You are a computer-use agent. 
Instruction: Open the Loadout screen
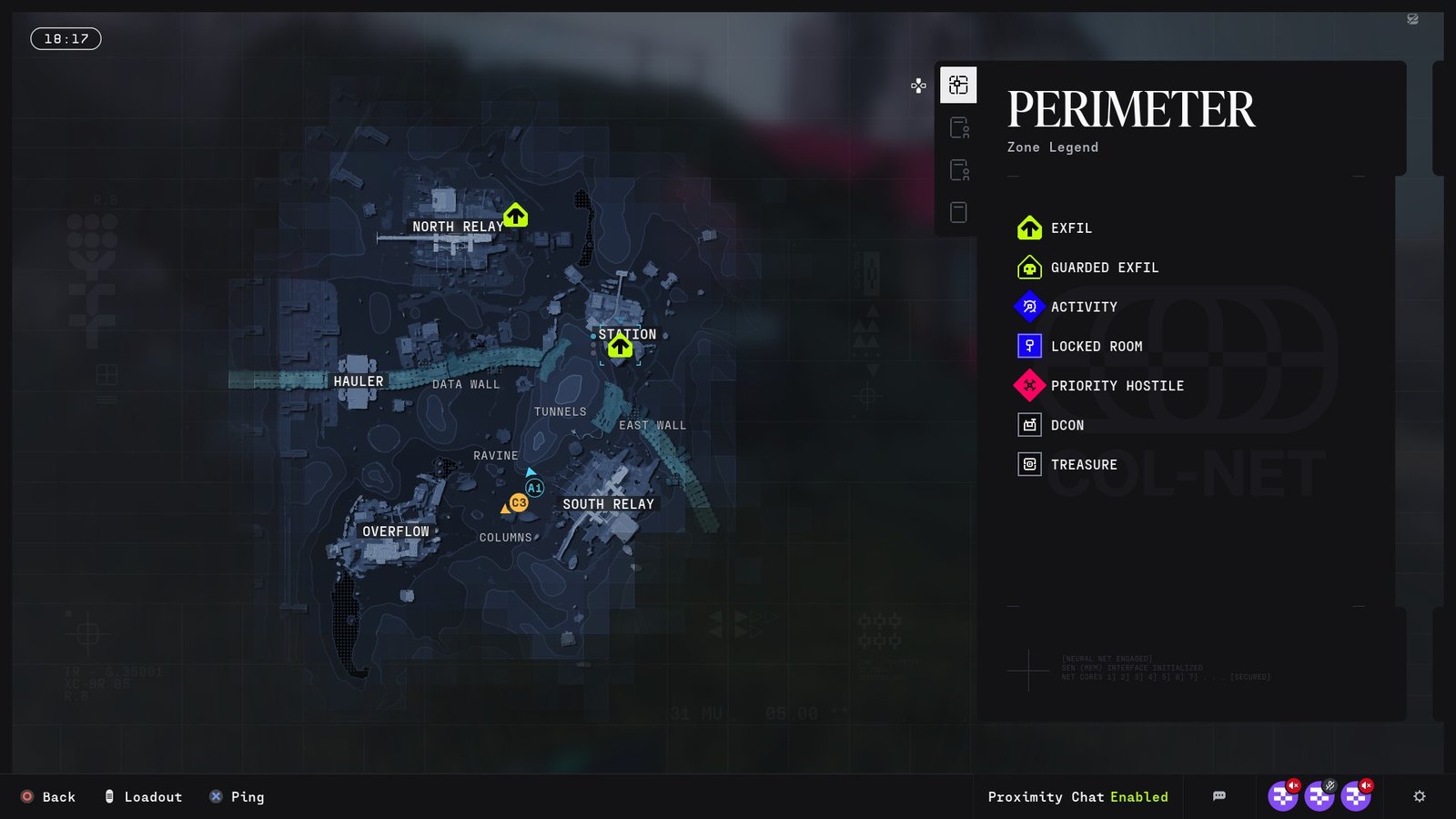144,797
